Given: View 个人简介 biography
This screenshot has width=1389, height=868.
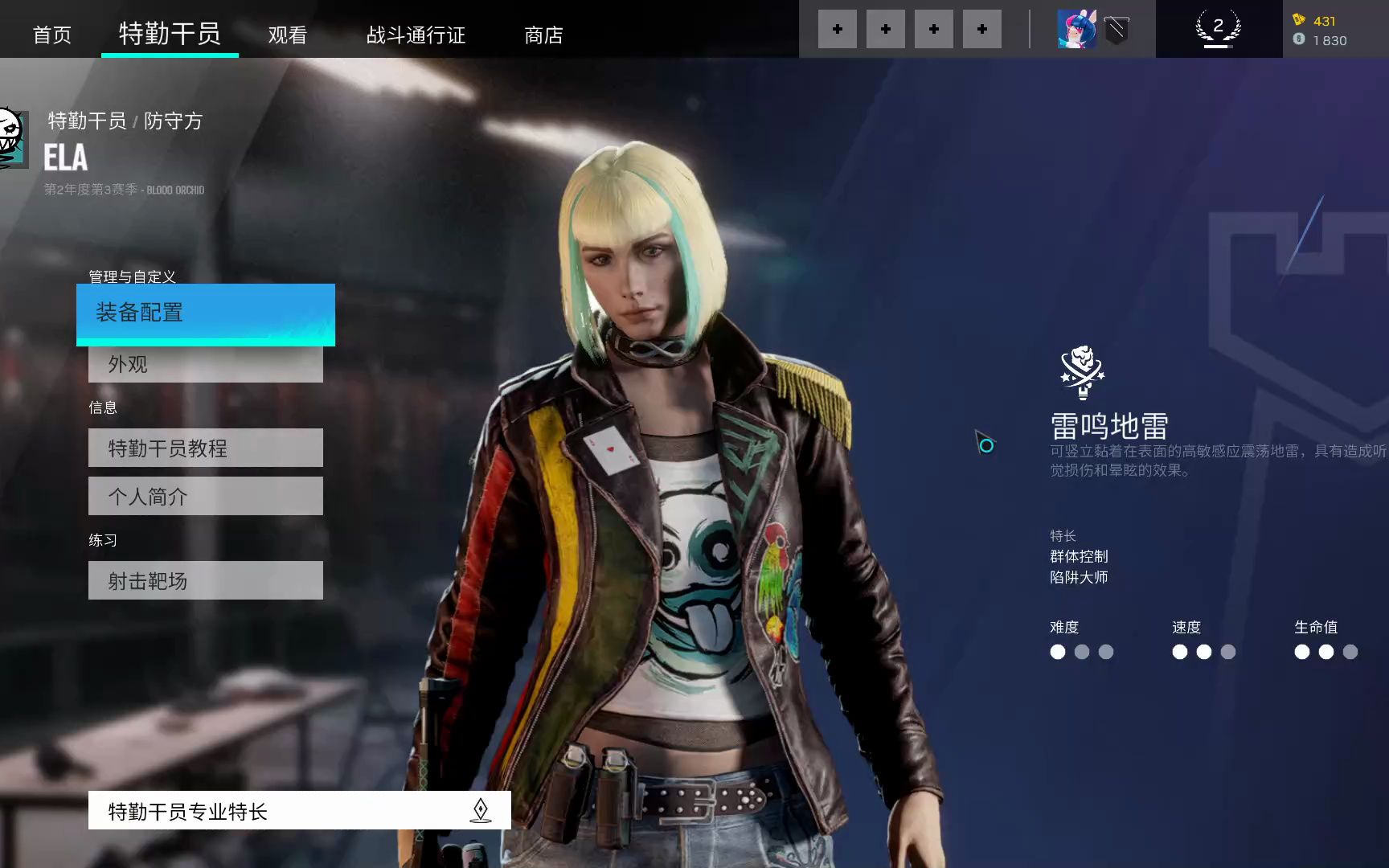Looking at the screenshot, I should coord(206,496).
